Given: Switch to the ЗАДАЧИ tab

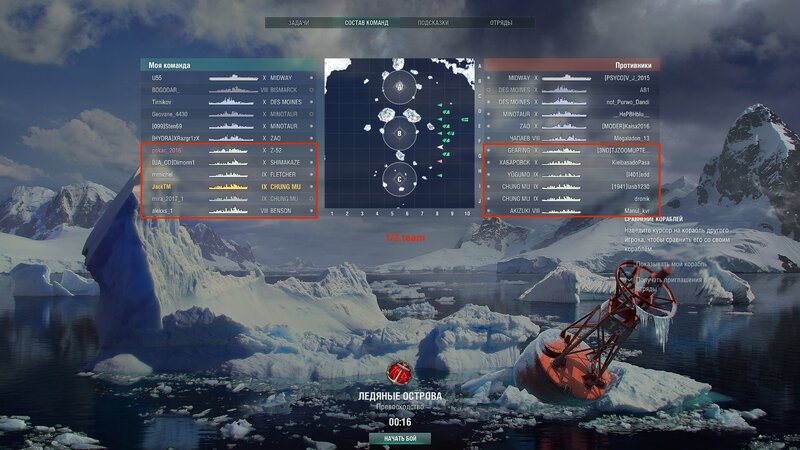Looking at the screenshot, I should (298, 22).
